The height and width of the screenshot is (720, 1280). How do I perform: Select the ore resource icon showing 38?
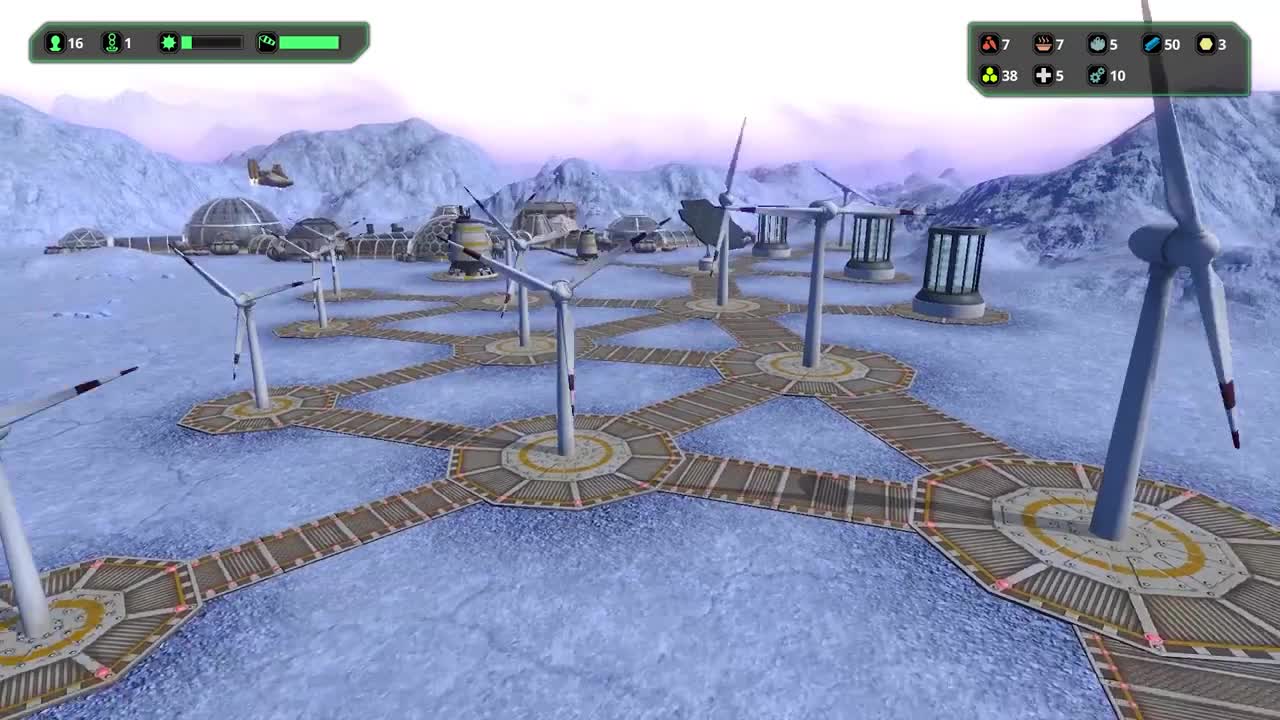[988, 76]
